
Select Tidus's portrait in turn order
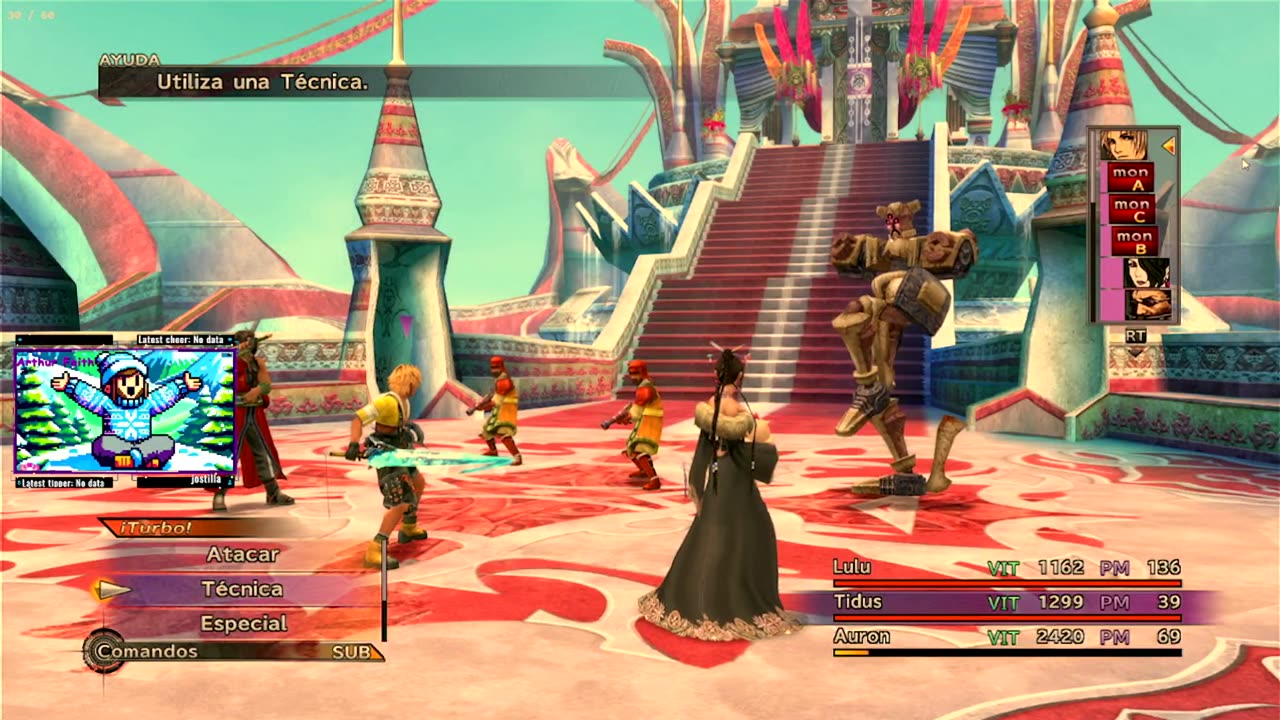(x=1124, y=146)
